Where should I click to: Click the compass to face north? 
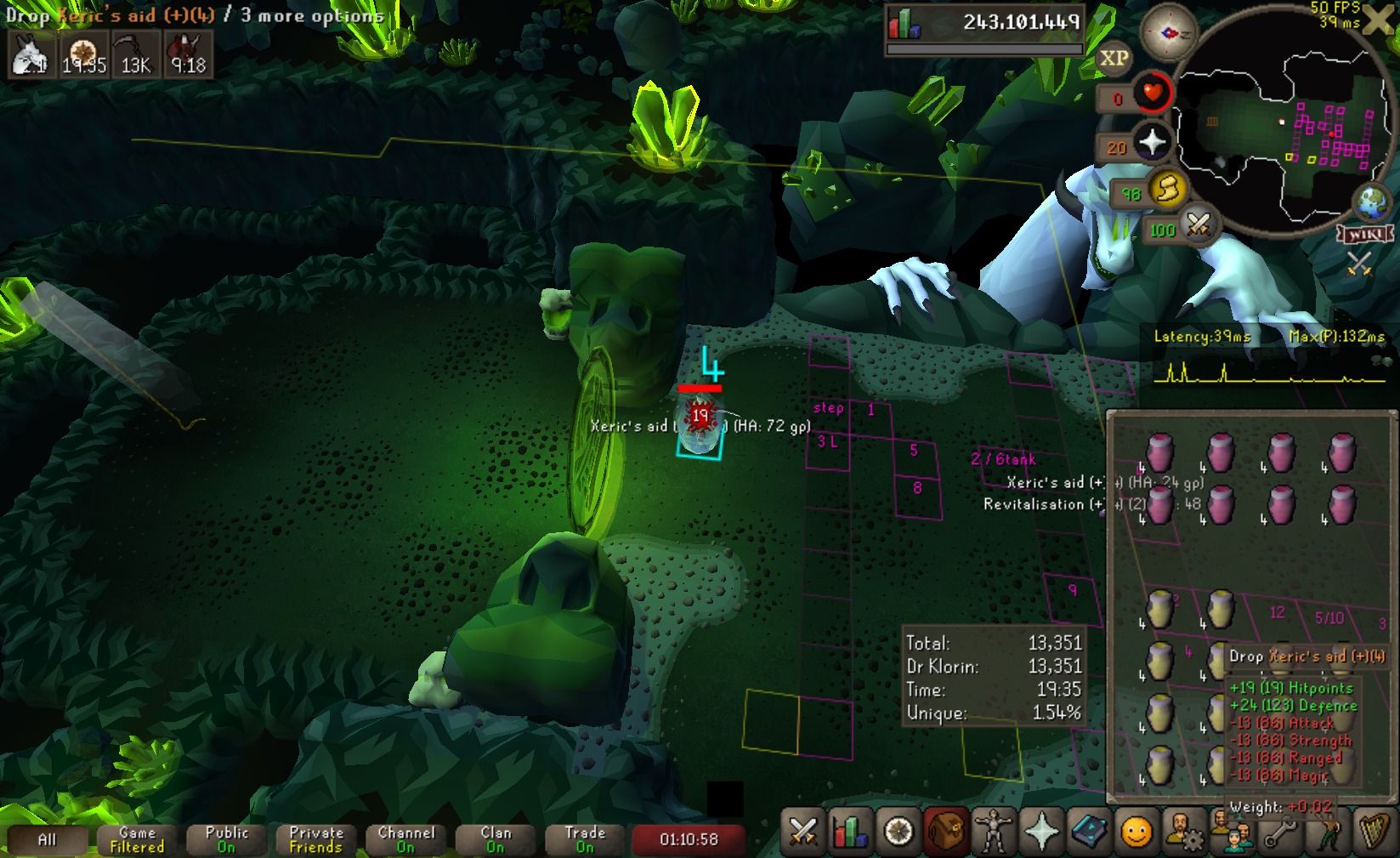(1168, 33)
